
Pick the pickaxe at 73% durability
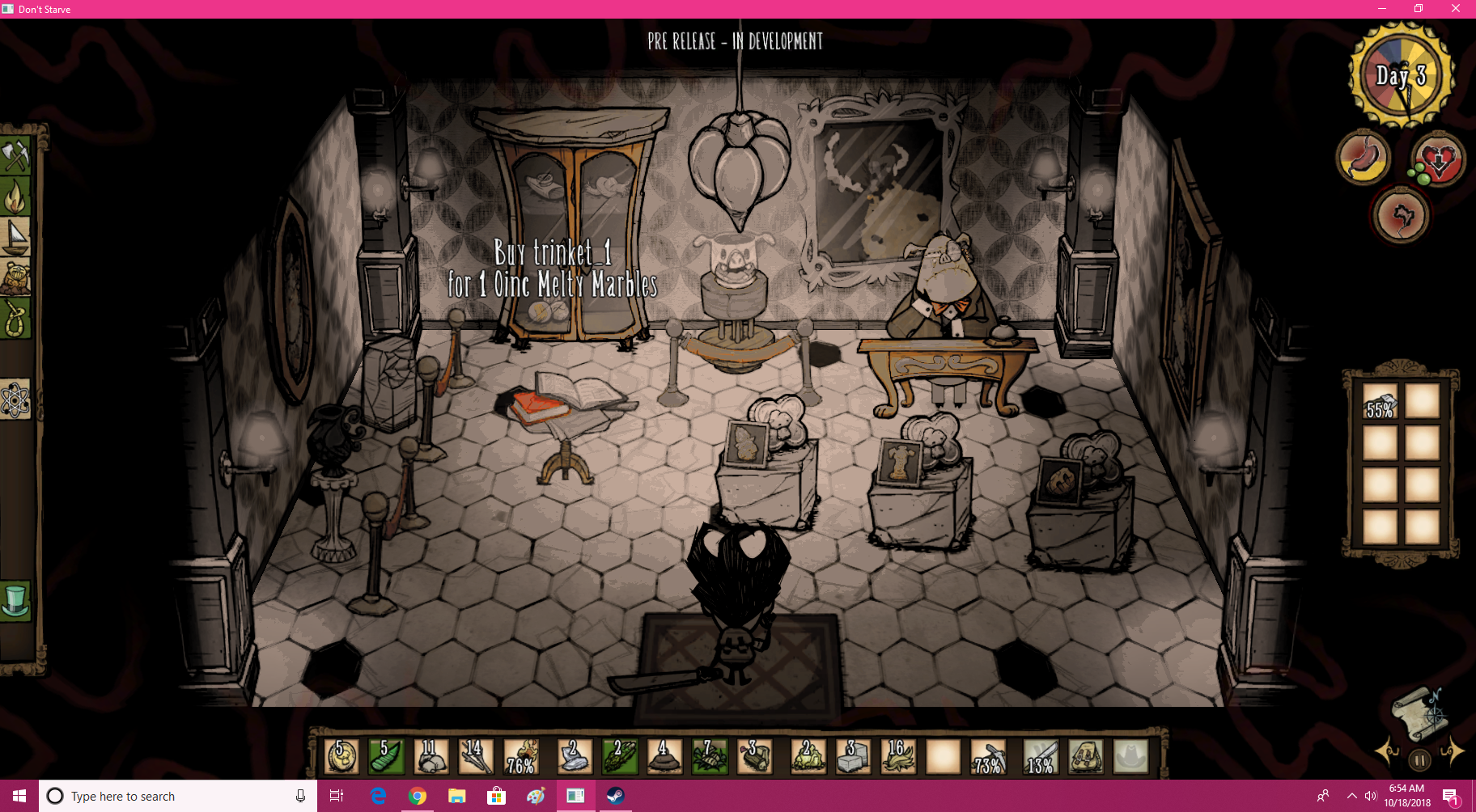point(988,757)
